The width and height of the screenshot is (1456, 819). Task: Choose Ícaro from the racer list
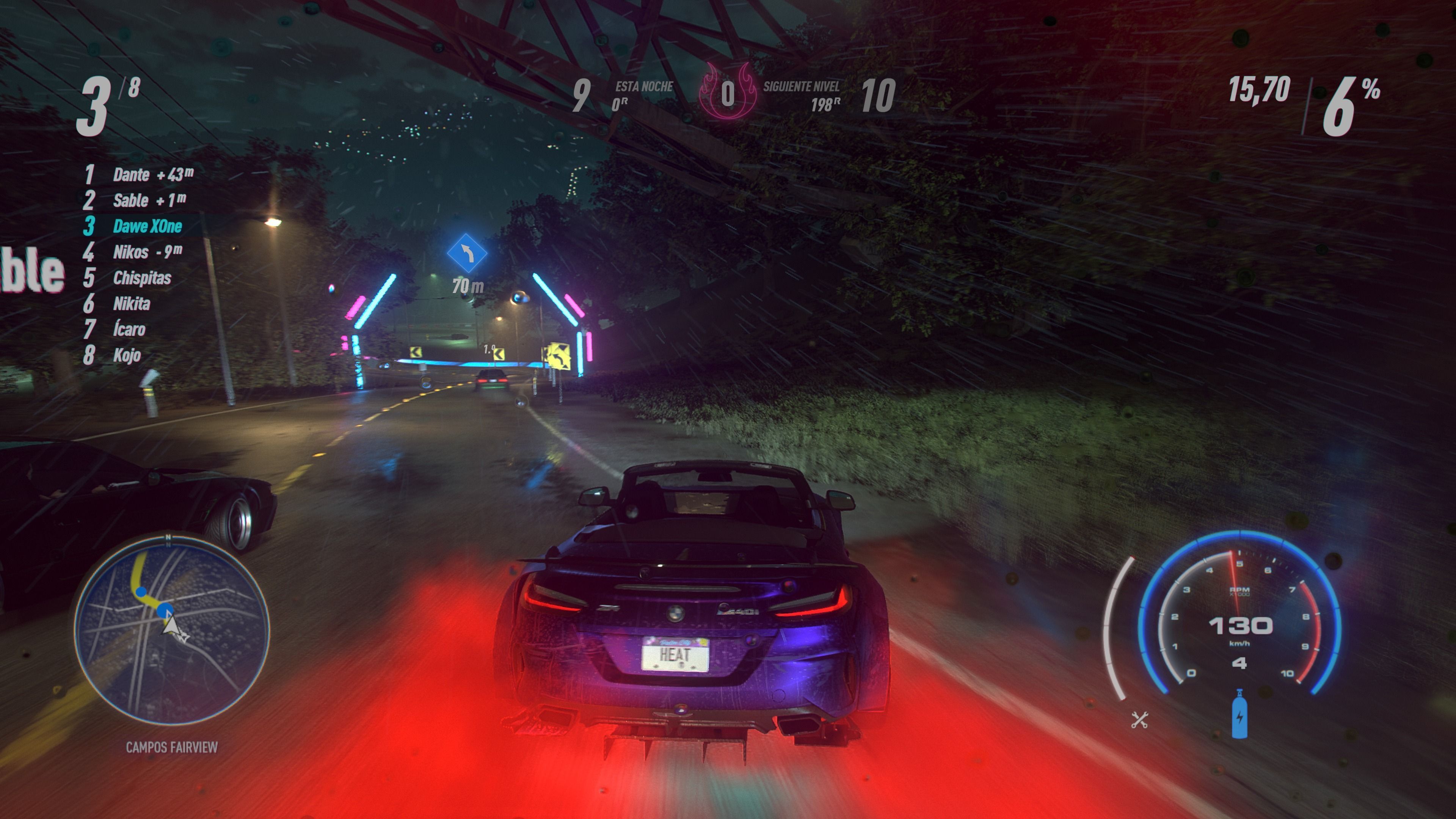129,329
